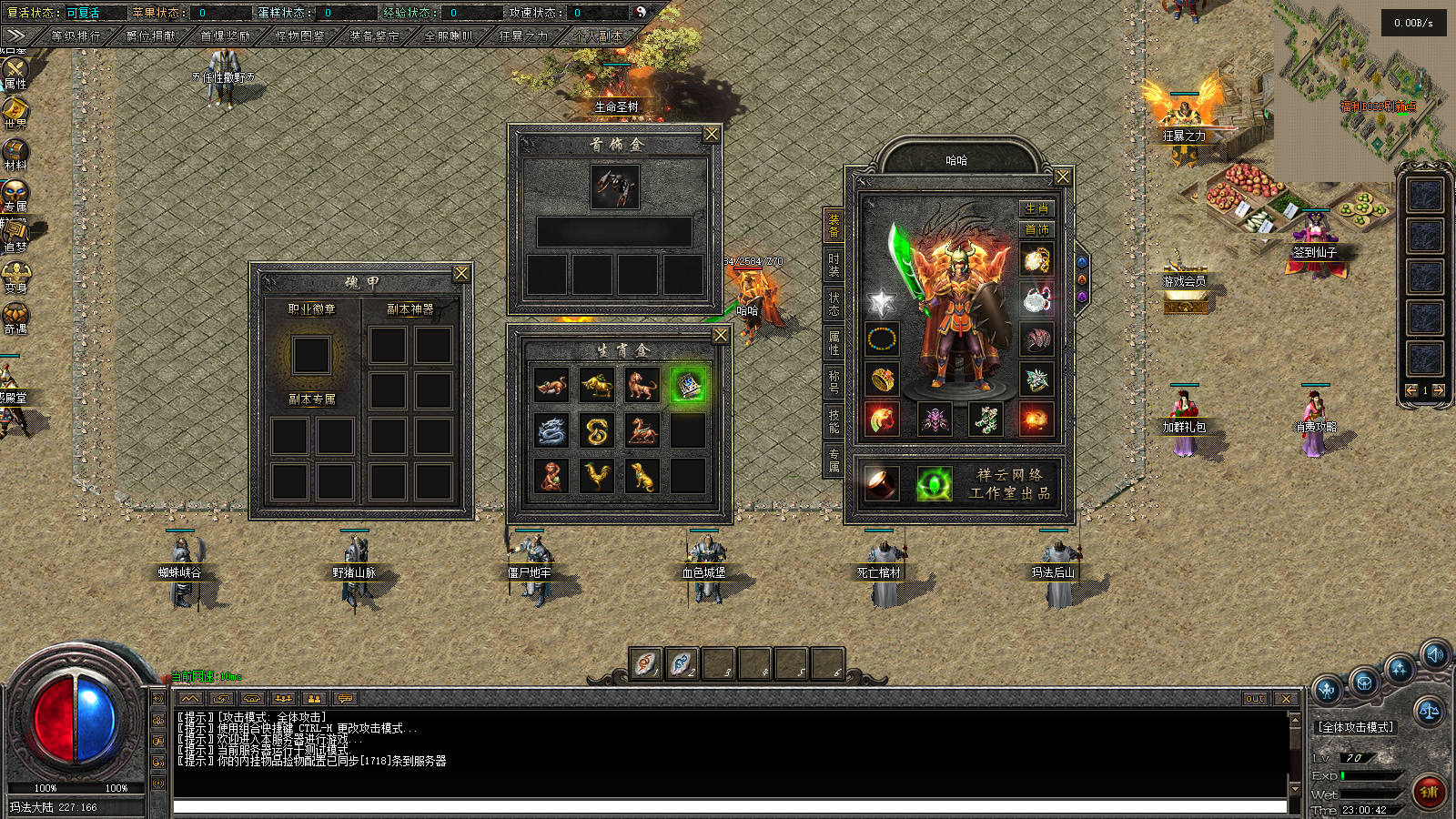The width and height of the screenshot is (1456, 819).
Task: Close the 生肖盒 zodiac box window
Action: click(x=720, y=336)
